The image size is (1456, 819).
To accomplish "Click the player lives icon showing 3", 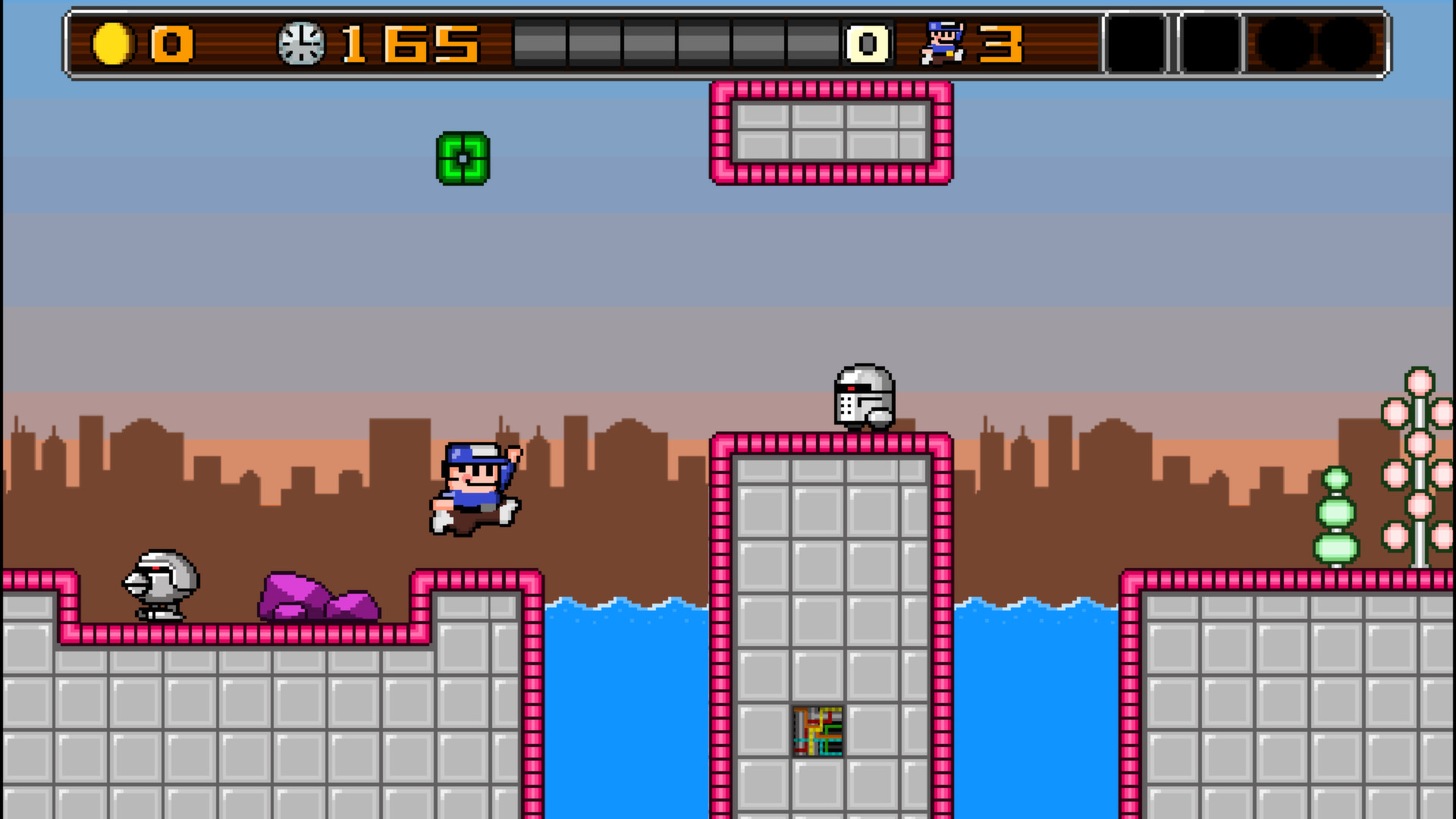I will [944, 44].
